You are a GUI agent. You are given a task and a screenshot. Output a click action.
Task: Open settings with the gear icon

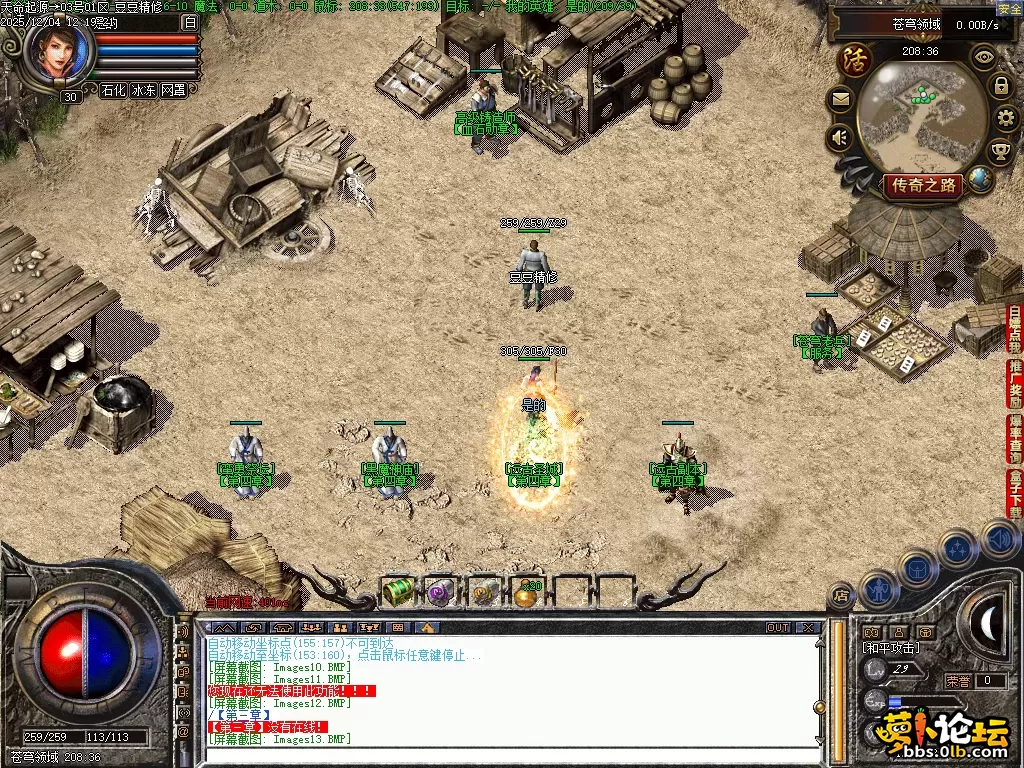click(1006, 119)
